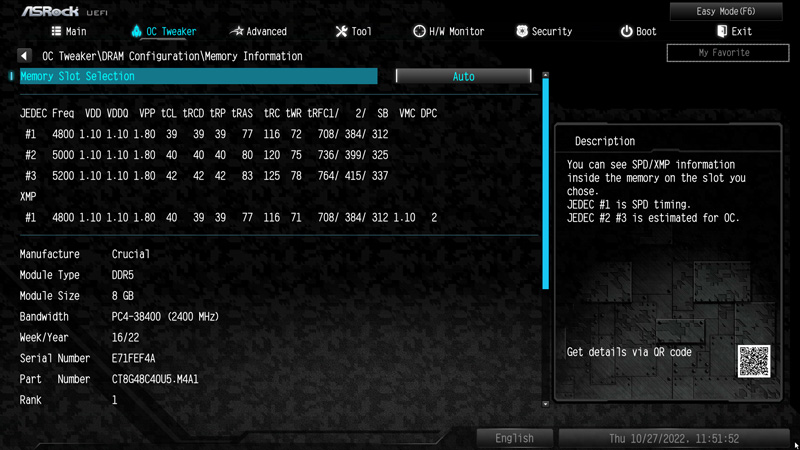Choose the Exit tab

click(734, 32)
